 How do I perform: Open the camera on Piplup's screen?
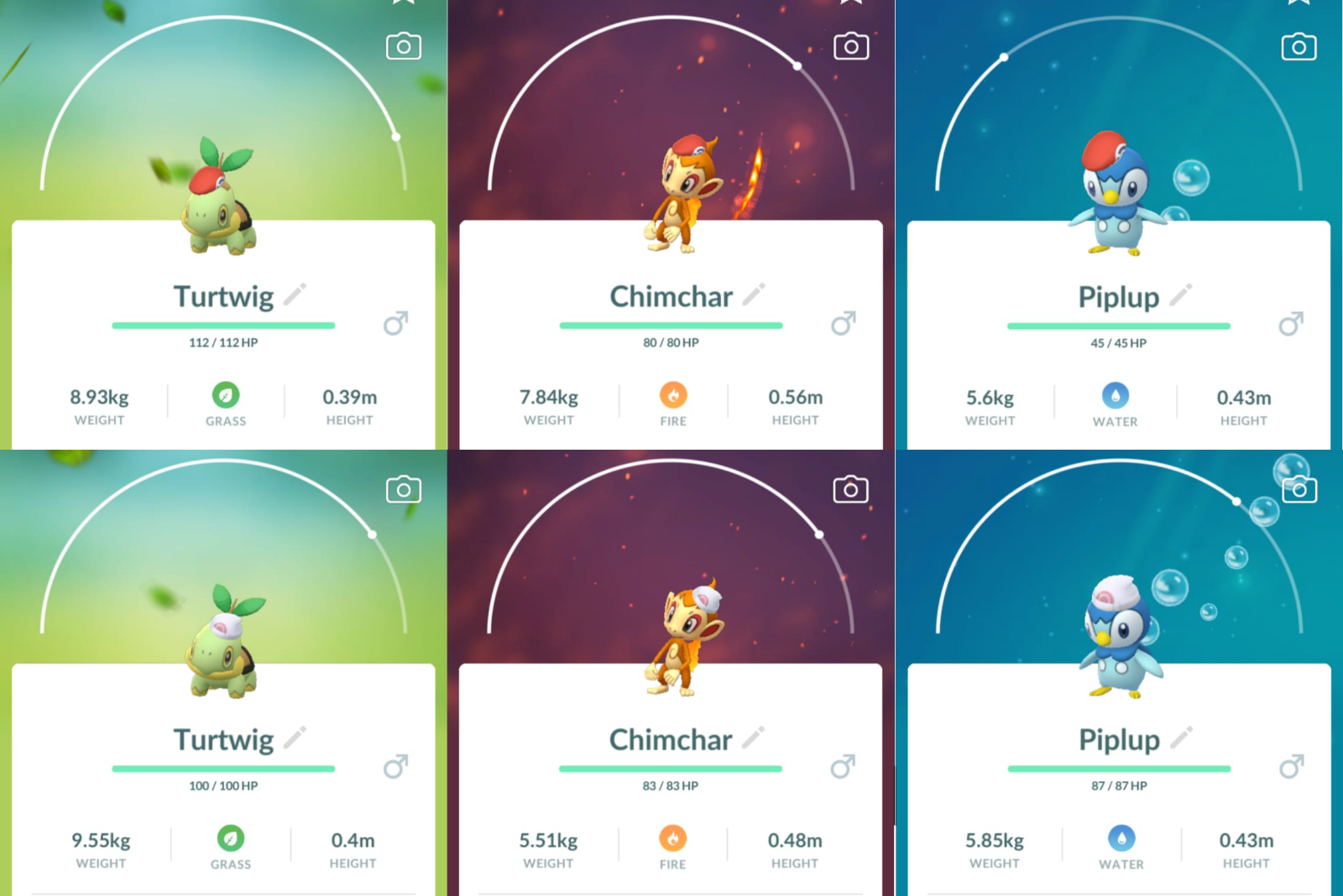[1298, 46]
